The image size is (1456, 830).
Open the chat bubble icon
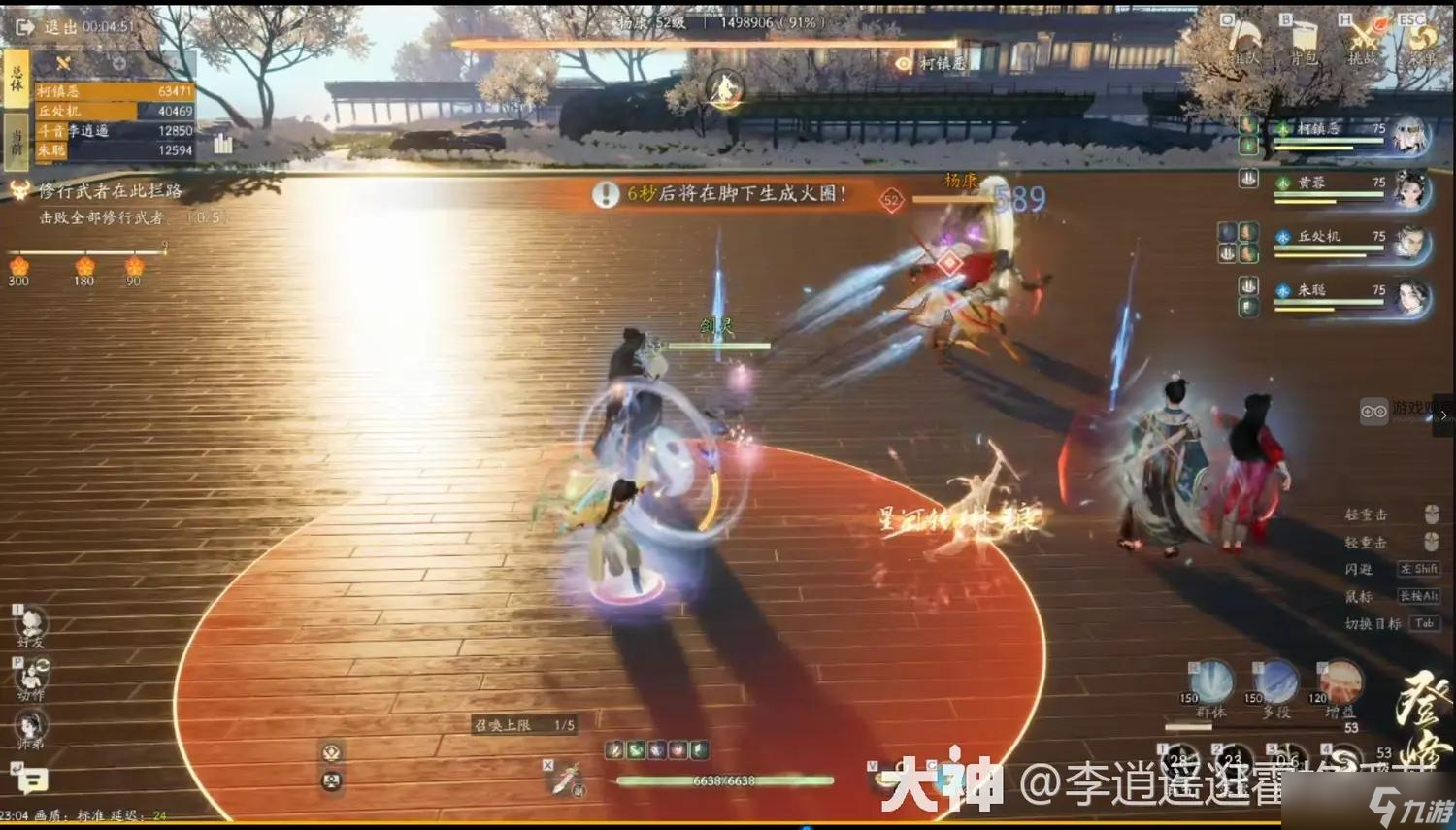[x=34, y=777]
